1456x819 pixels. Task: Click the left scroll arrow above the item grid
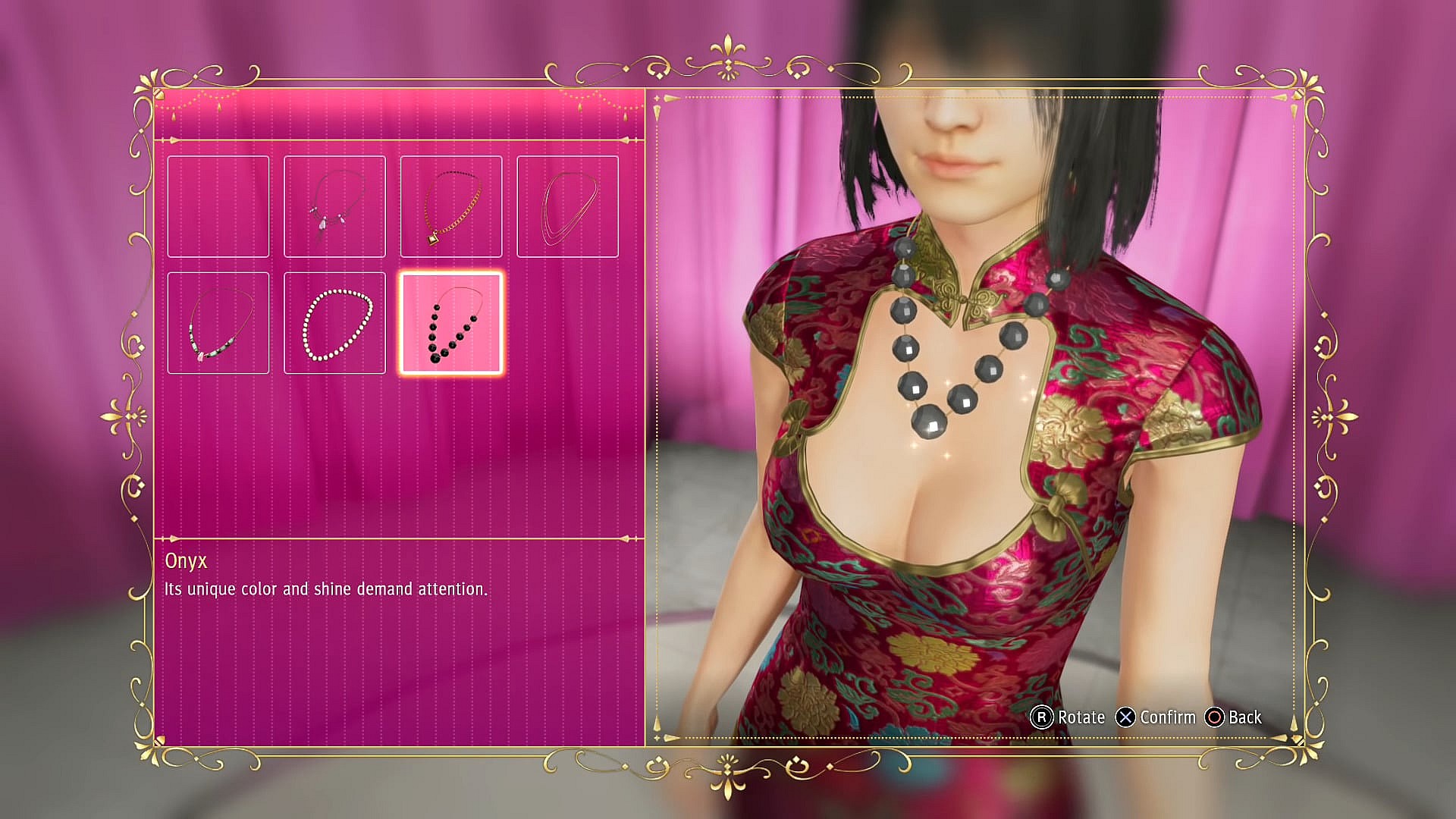tap(175, 140)
